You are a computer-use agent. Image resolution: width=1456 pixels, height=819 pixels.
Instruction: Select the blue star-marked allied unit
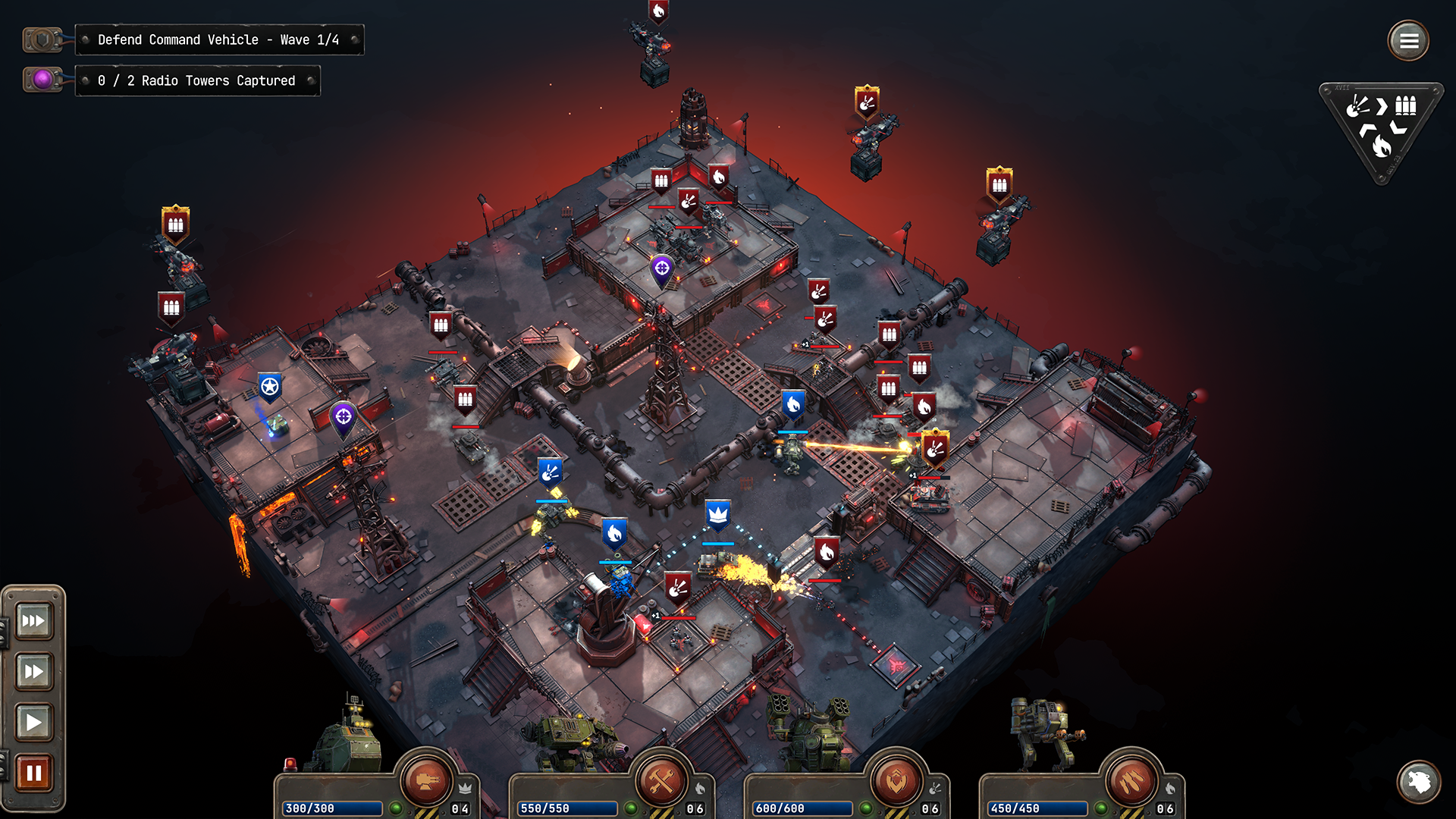pos(269,388)
